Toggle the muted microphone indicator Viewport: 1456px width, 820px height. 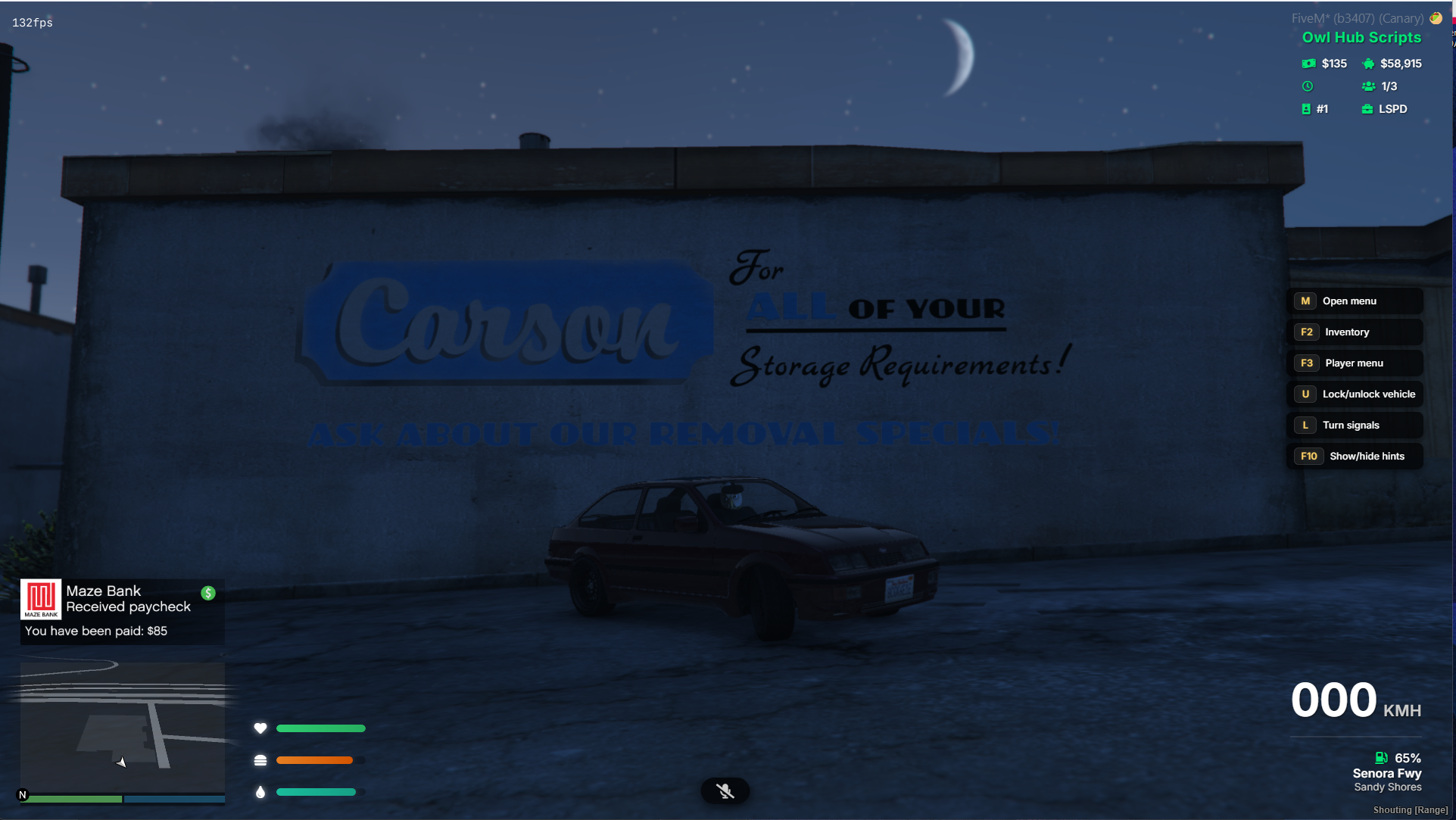(x=725, y=791)
